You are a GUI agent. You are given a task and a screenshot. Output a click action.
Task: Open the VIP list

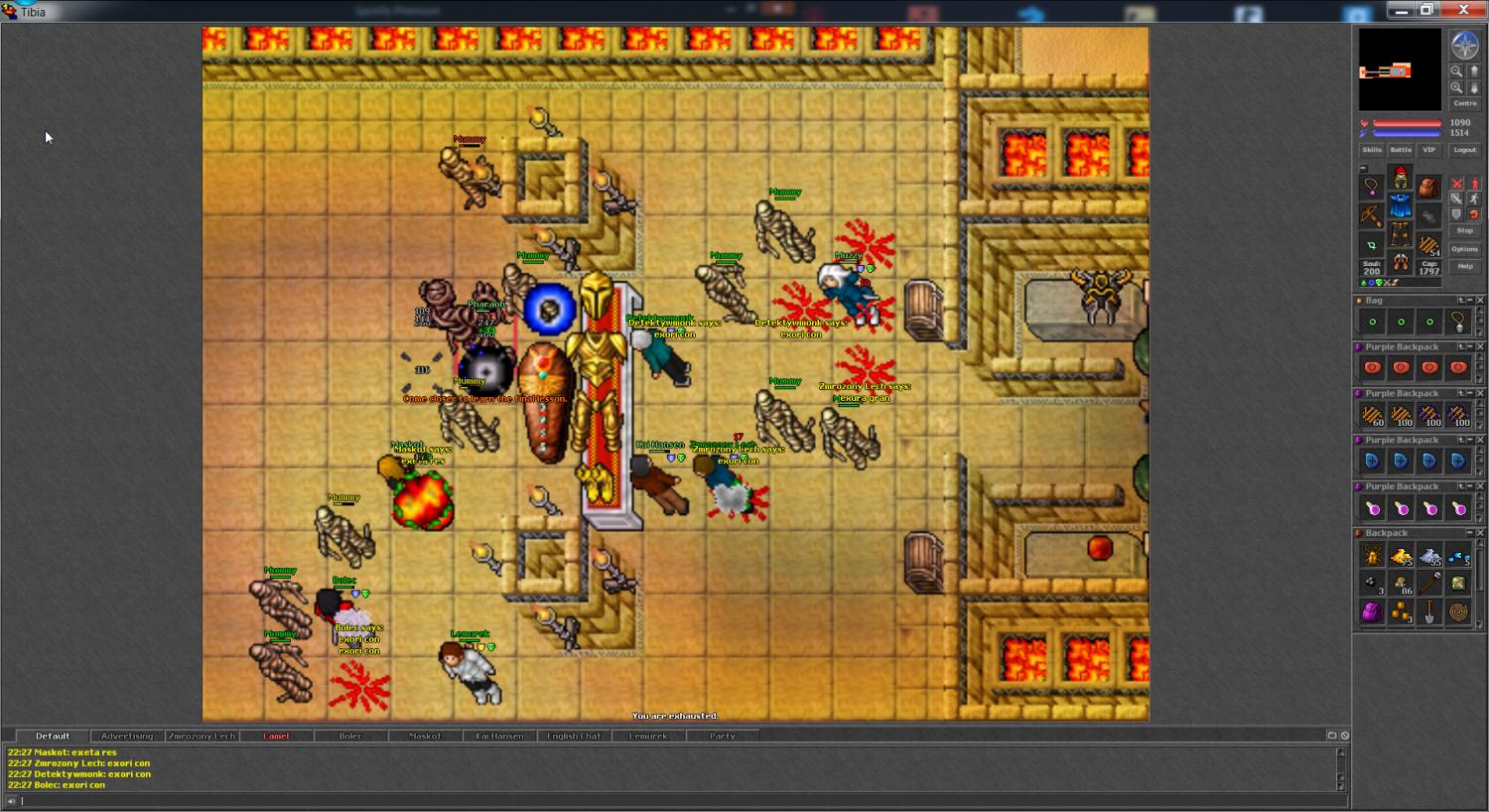(x=1428, y=150)
